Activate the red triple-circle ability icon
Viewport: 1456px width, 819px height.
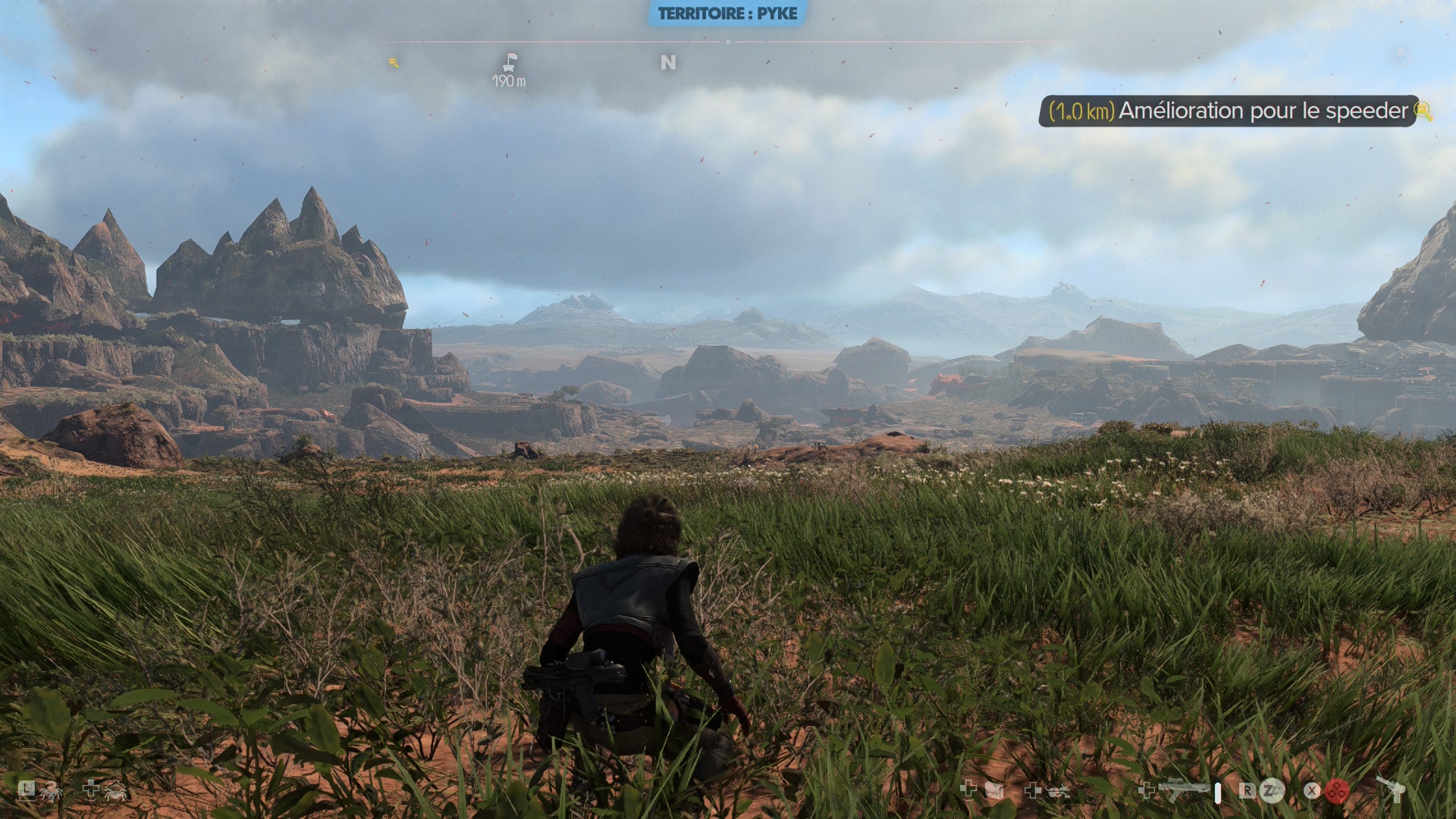[x=1337, y=790]
